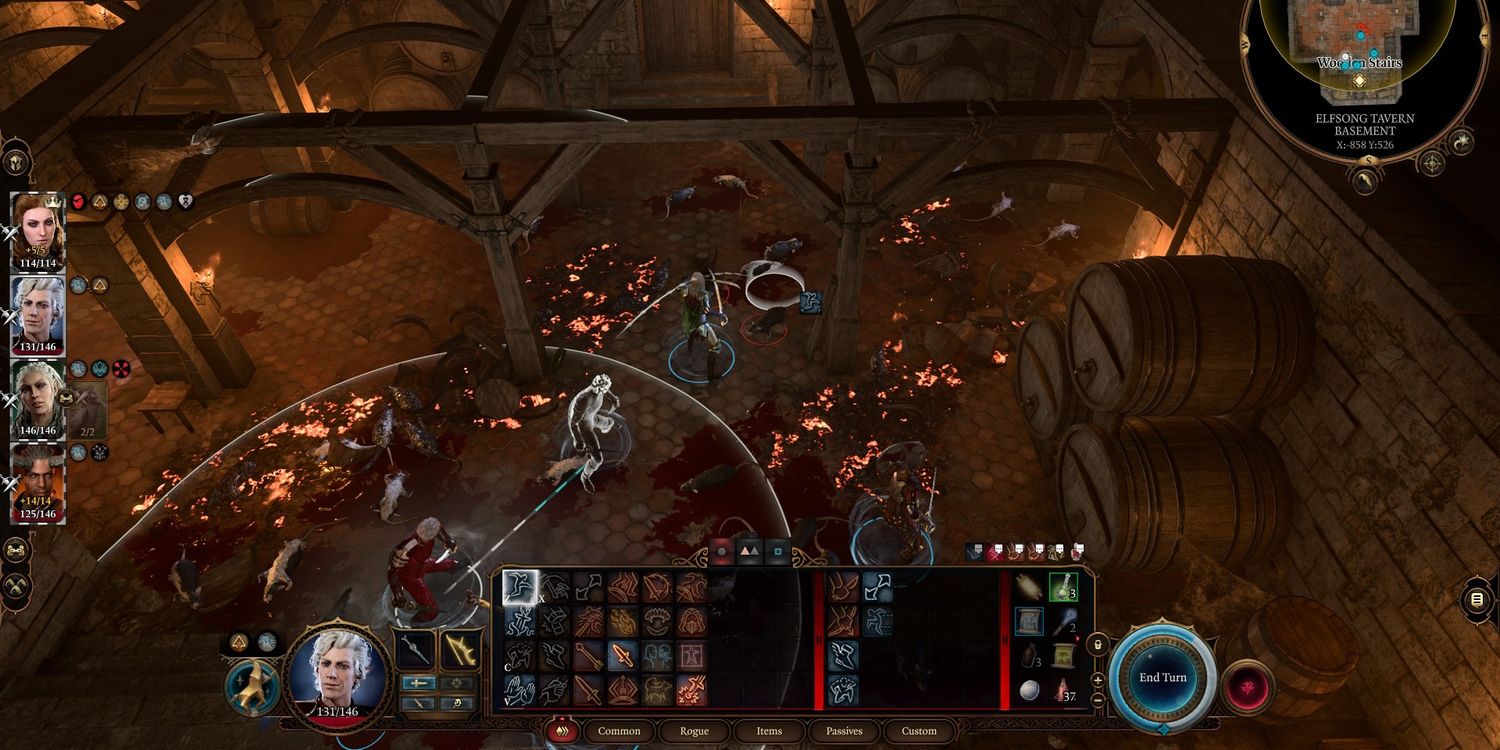1500x750 pixels.
Task: Open the combat log scroll button
Action: tap(1476, 600)
